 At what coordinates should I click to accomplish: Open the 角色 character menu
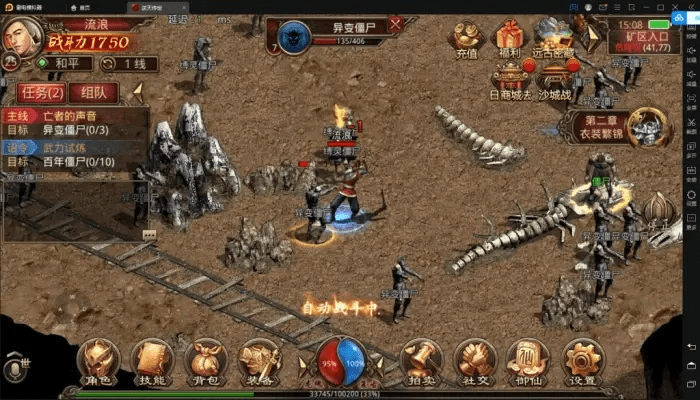pyautogui.click(x=98, y=360)
